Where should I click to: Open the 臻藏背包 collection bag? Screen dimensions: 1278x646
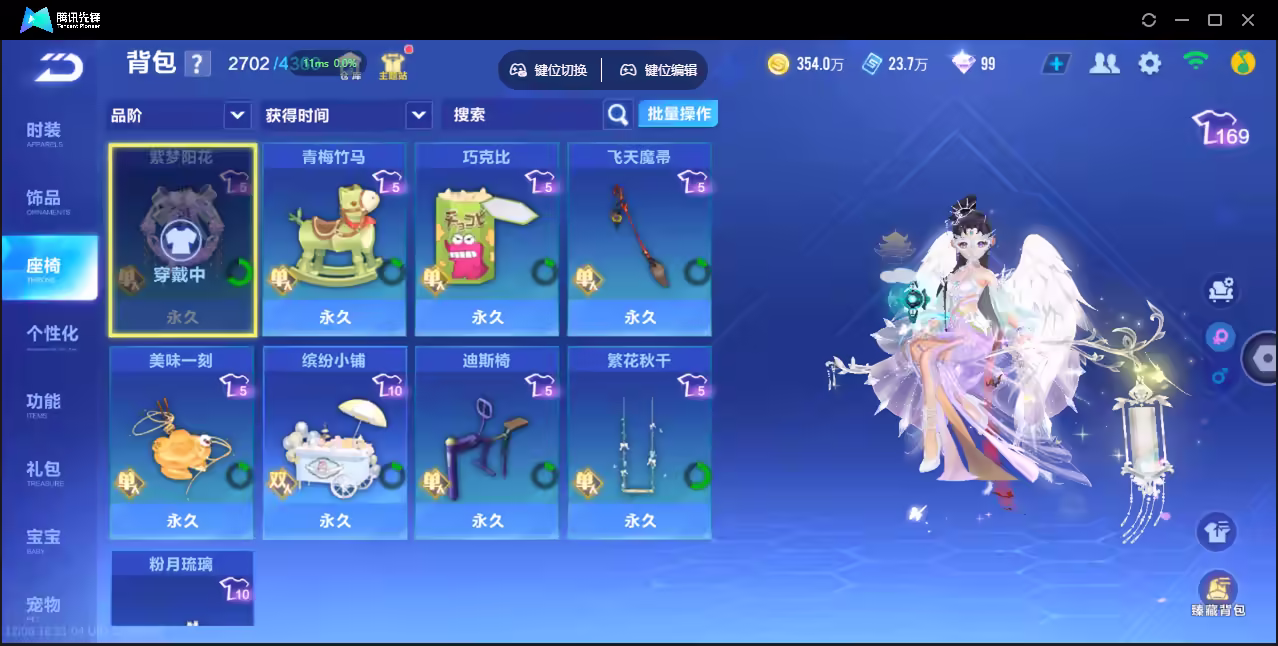(x=1217, y=594)
